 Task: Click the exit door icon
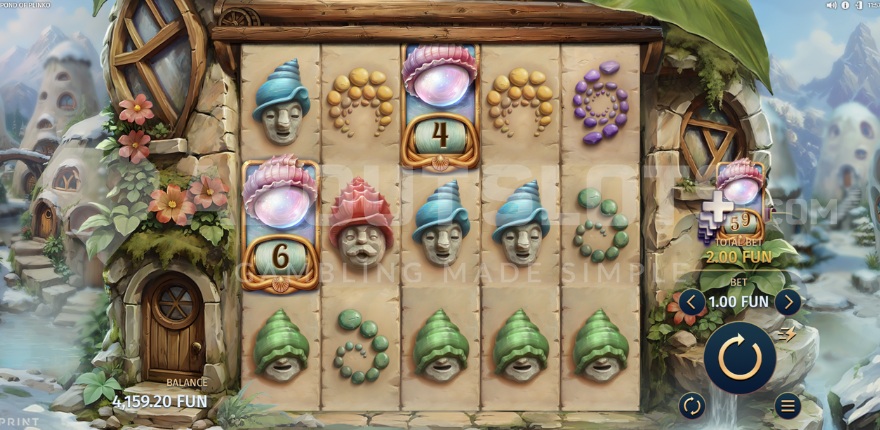(859, 5)
